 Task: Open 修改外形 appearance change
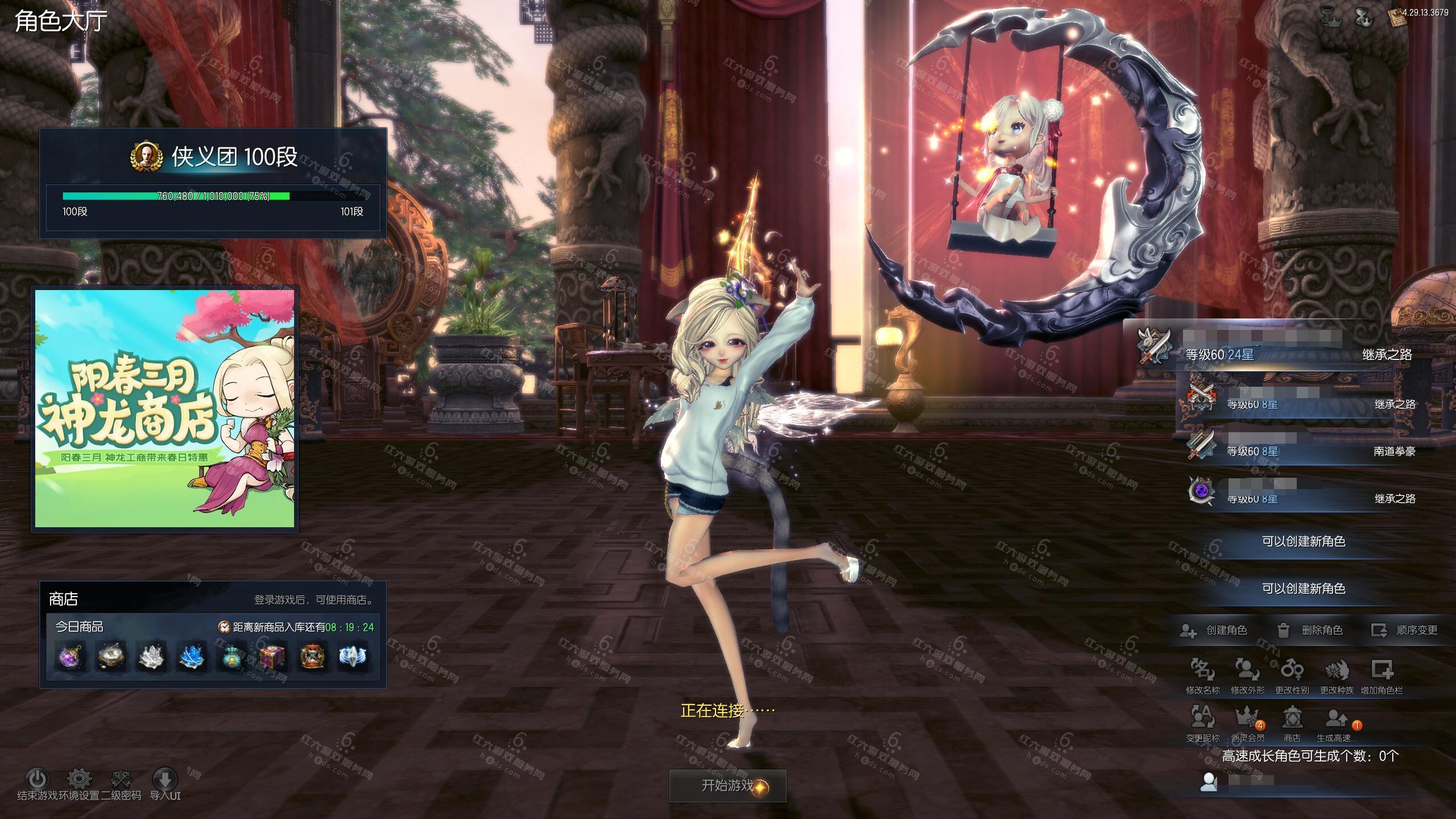tap(1247, 671)
